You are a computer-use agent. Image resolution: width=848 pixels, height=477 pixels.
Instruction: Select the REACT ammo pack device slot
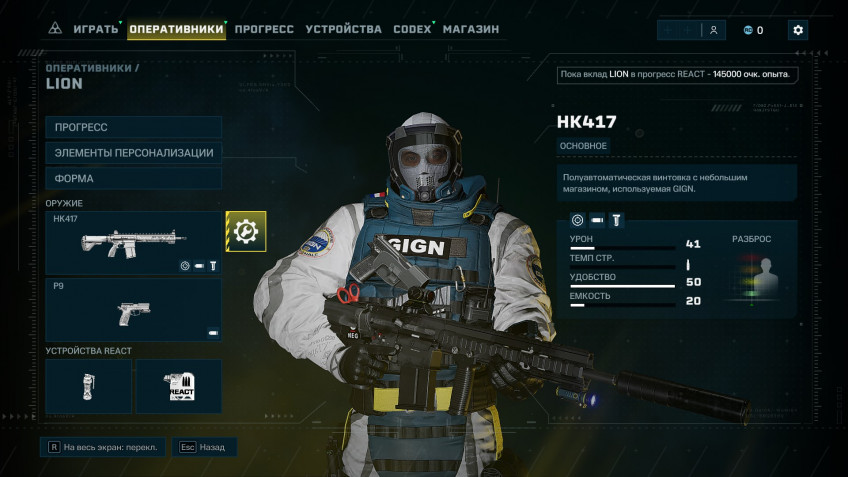(179, 386)
